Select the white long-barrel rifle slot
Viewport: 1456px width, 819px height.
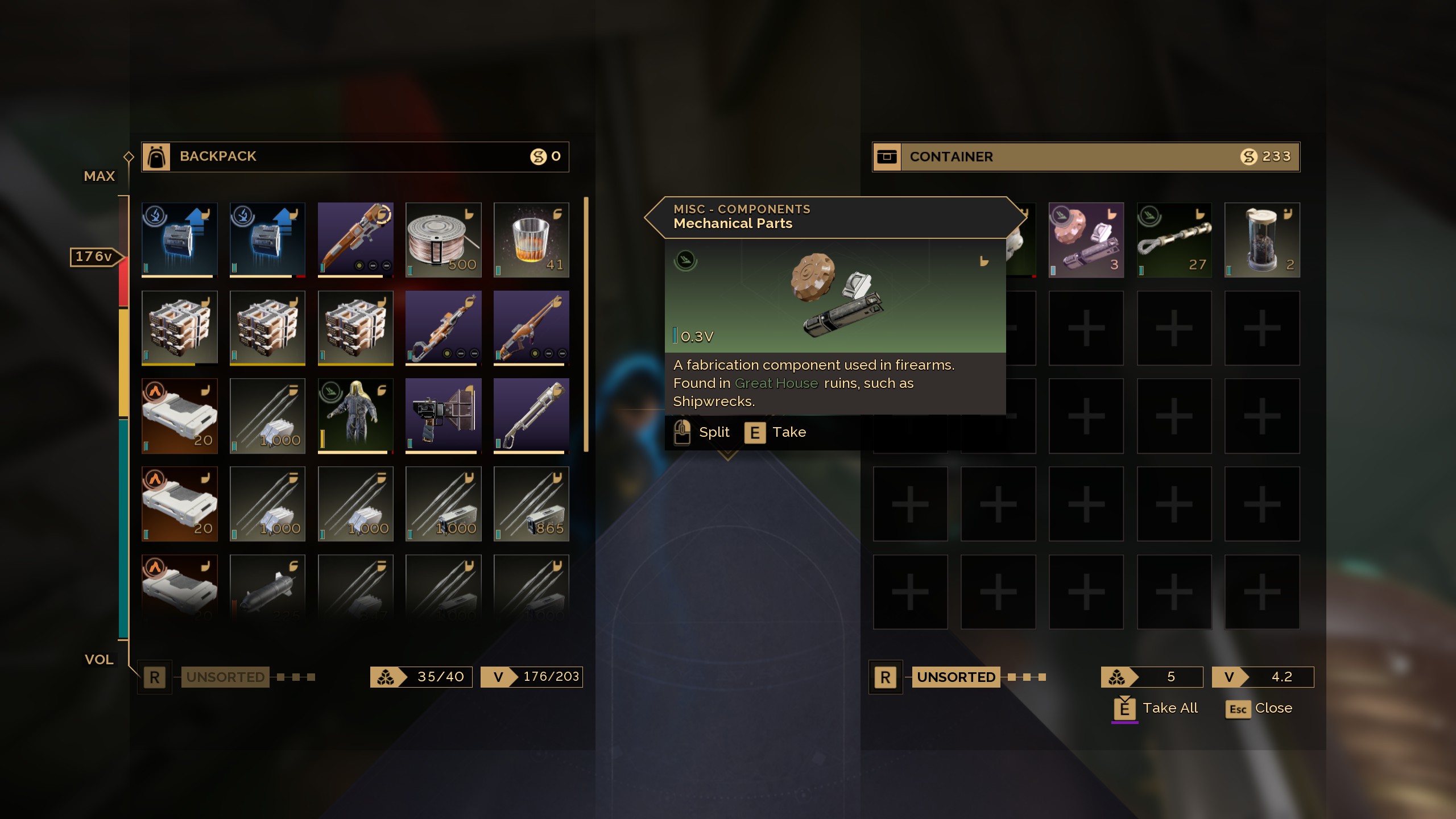[531, 416]
